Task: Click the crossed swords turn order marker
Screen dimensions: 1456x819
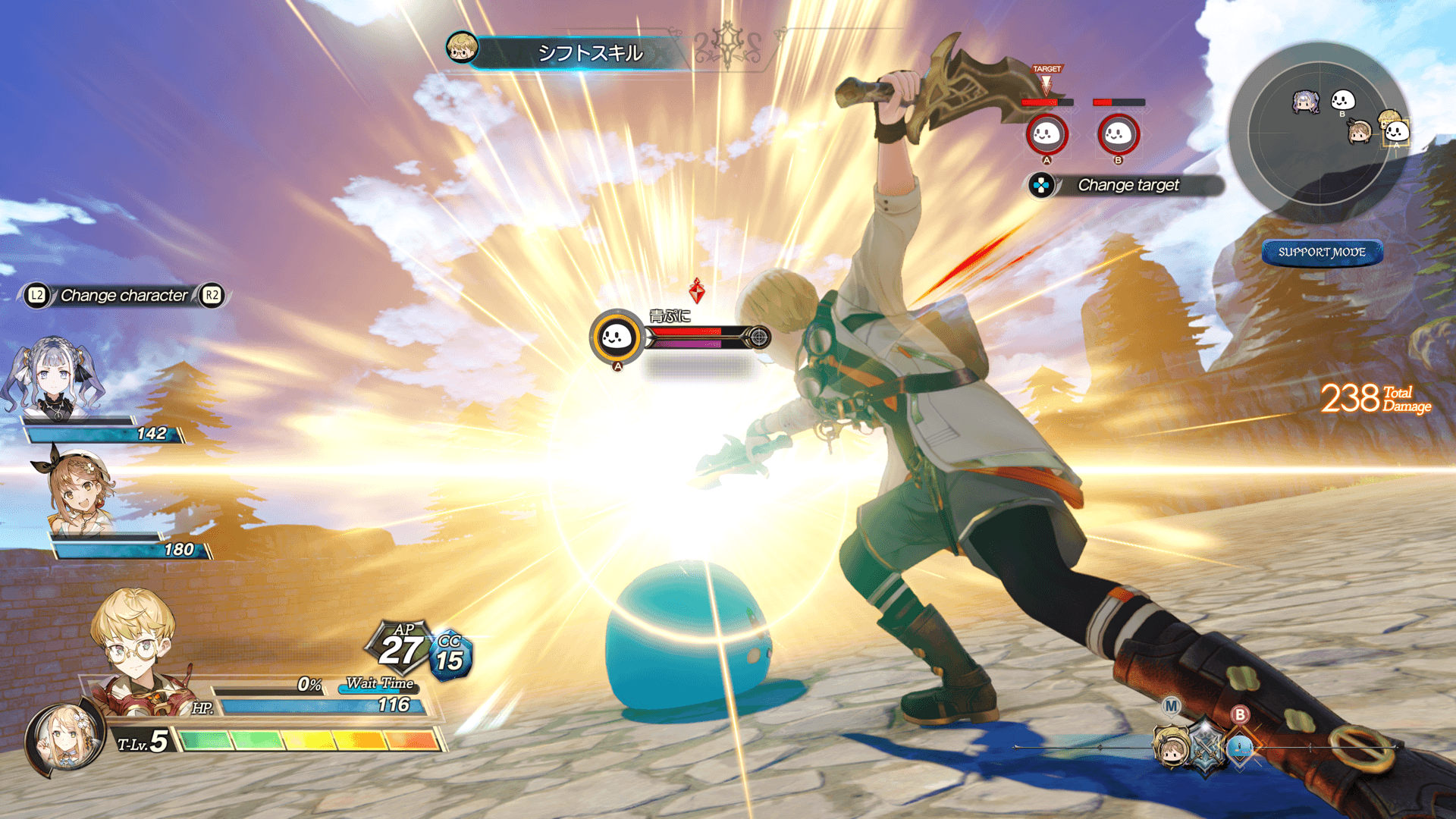Action: 1206,747
